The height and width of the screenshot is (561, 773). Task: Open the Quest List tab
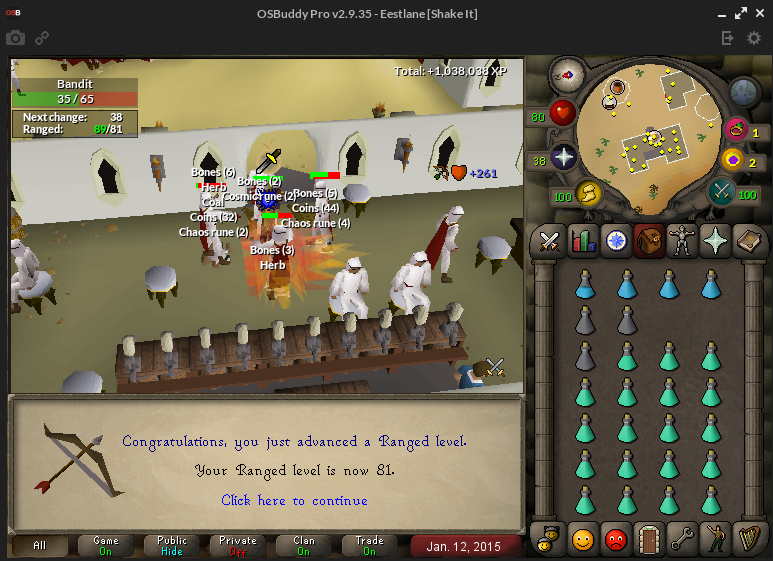[616, 241]
